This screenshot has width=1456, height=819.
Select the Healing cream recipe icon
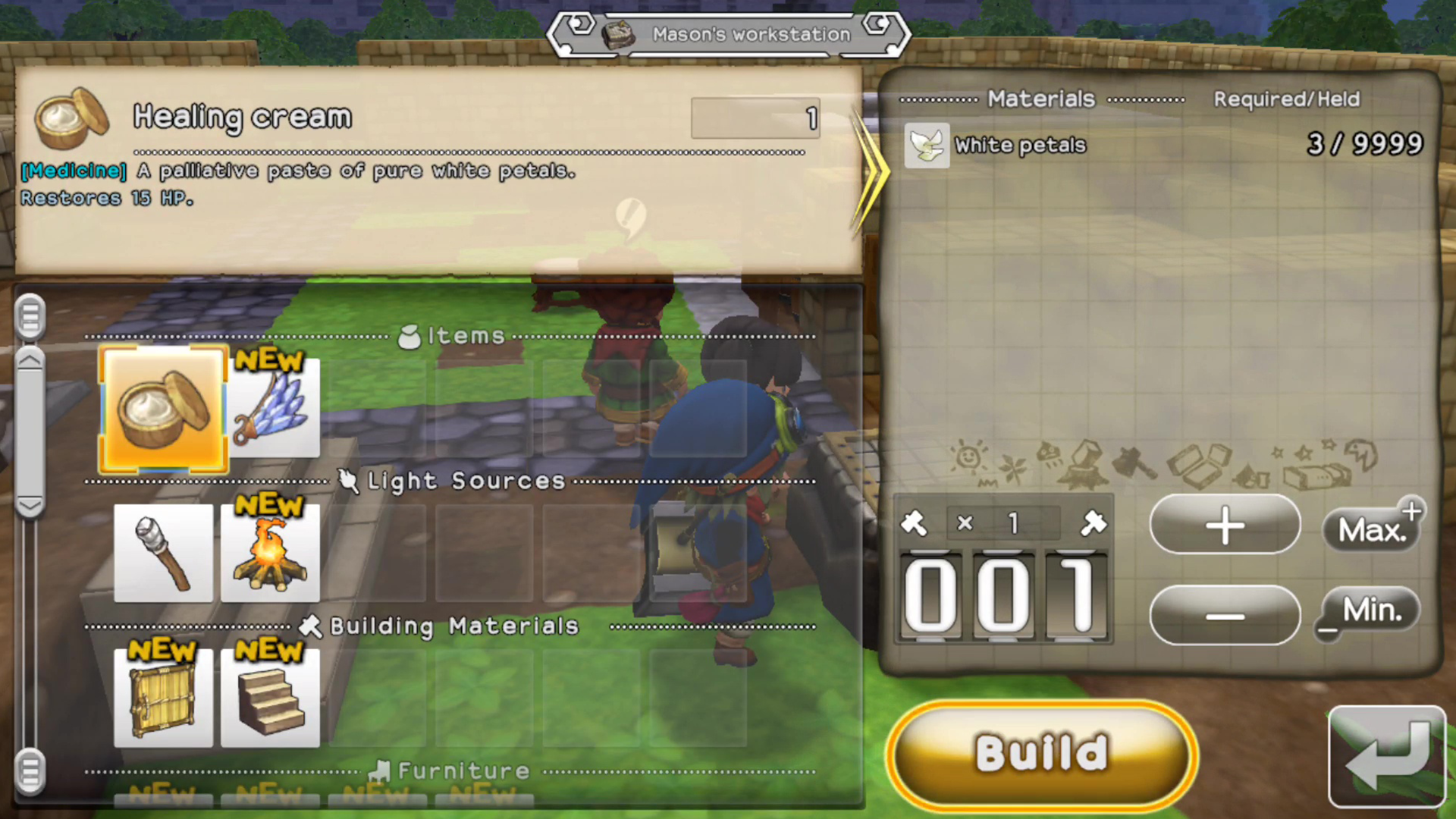(162, 409)
